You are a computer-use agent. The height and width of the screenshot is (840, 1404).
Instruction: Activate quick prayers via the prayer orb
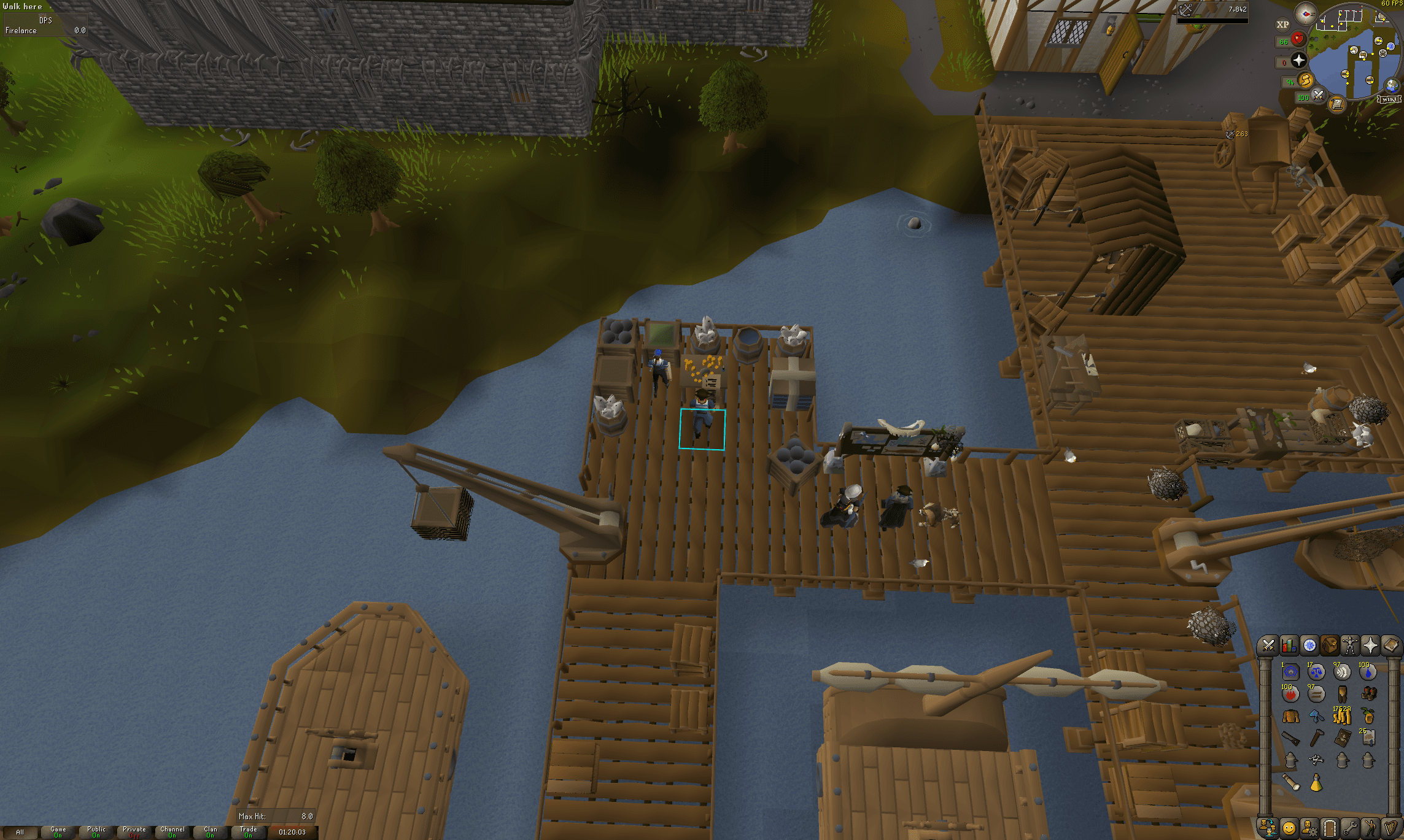point(1298,59)
